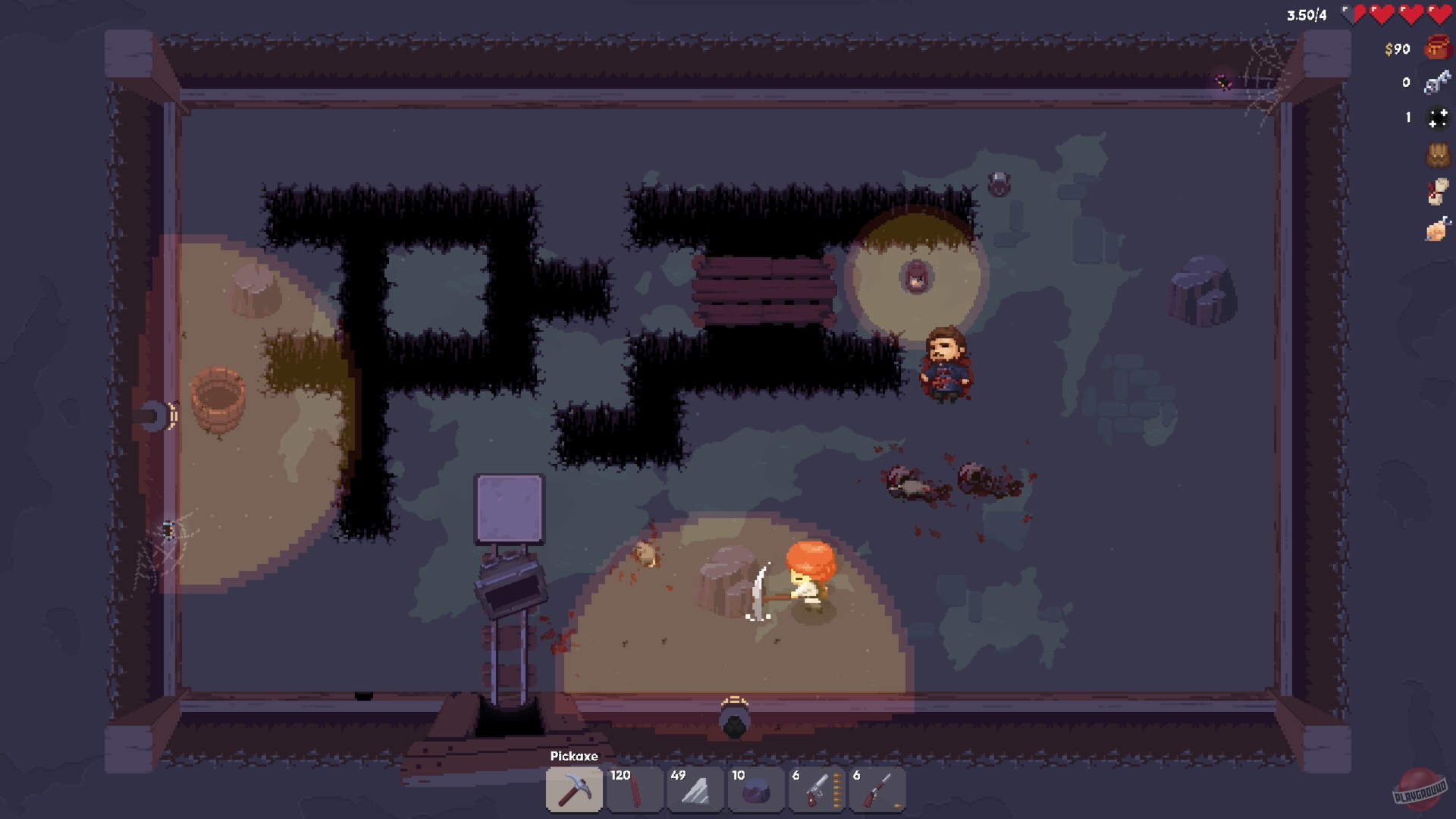Equip the revolver with 6 ammo
Screen dimensions: 1456x819
click(x=817, y=789)
